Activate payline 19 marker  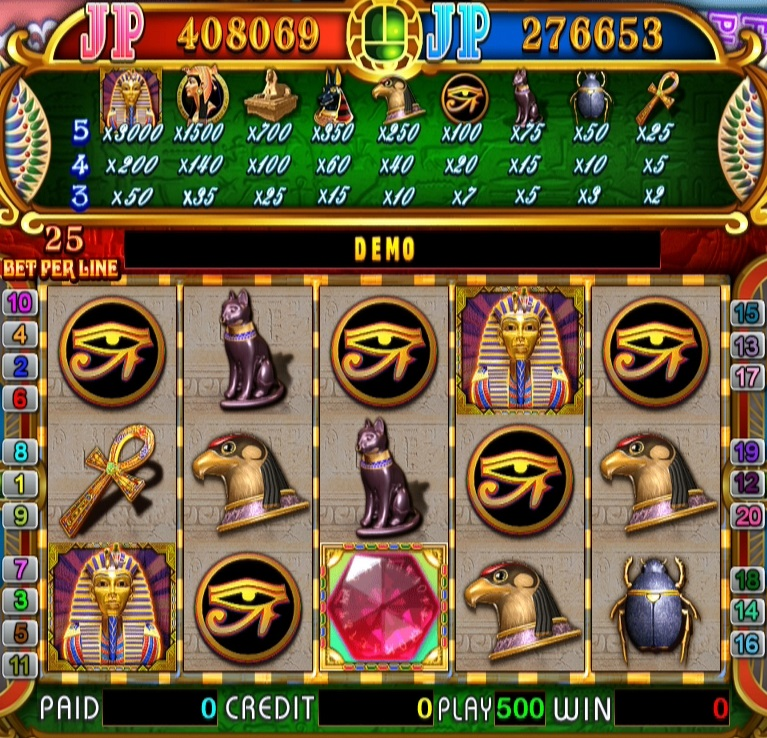746,451
